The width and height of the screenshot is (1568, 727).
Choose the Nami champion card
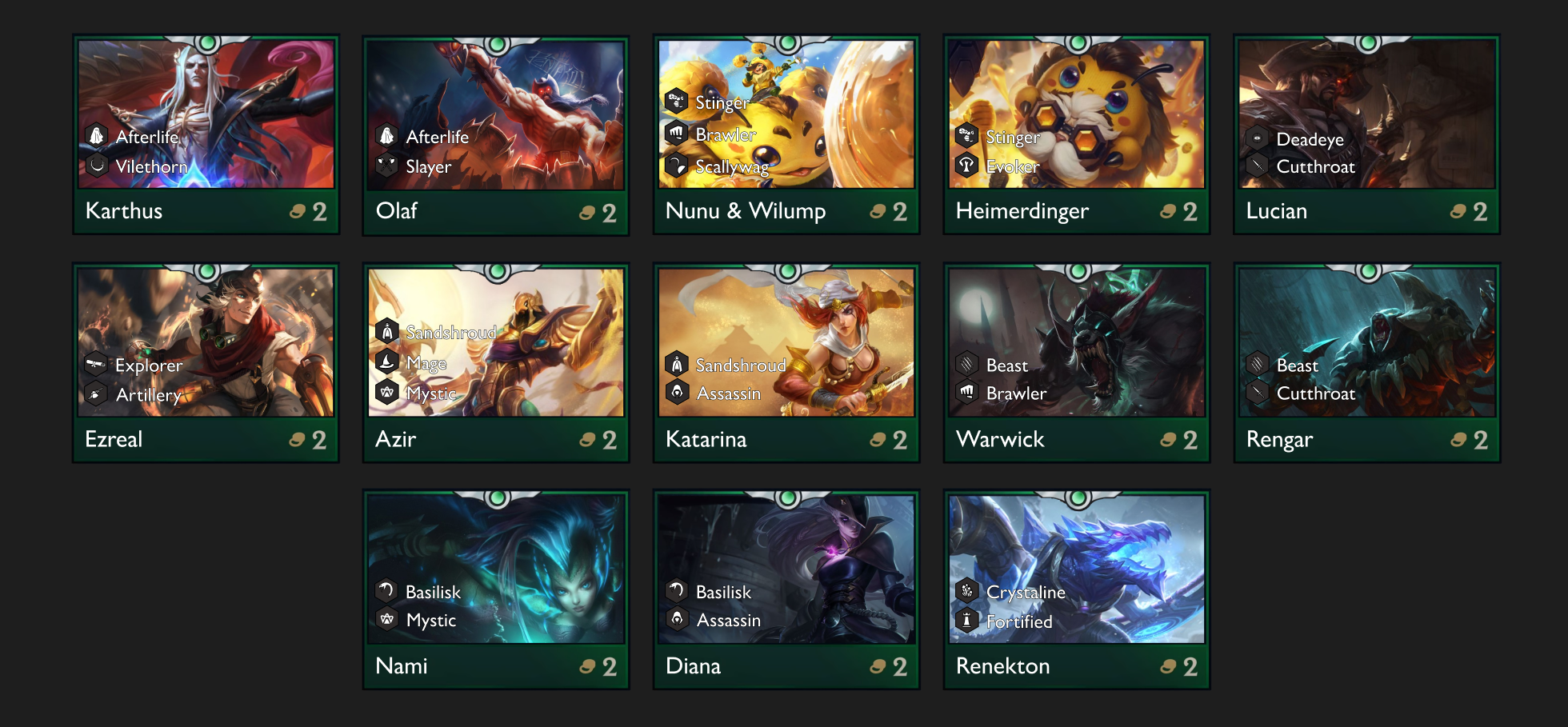tap(496, 589)
